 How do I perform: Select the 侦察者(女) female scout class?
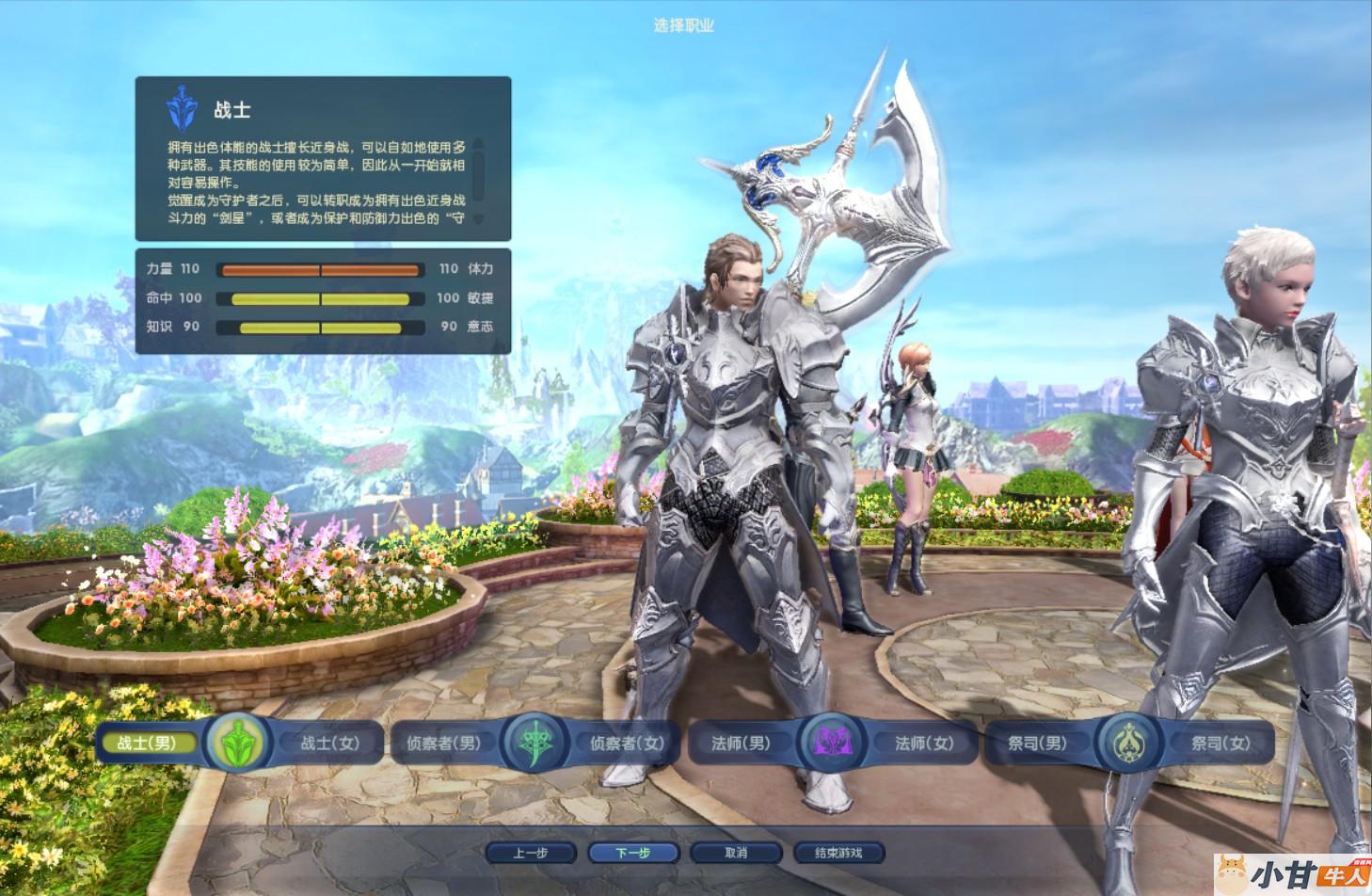[x=627, y=744]
